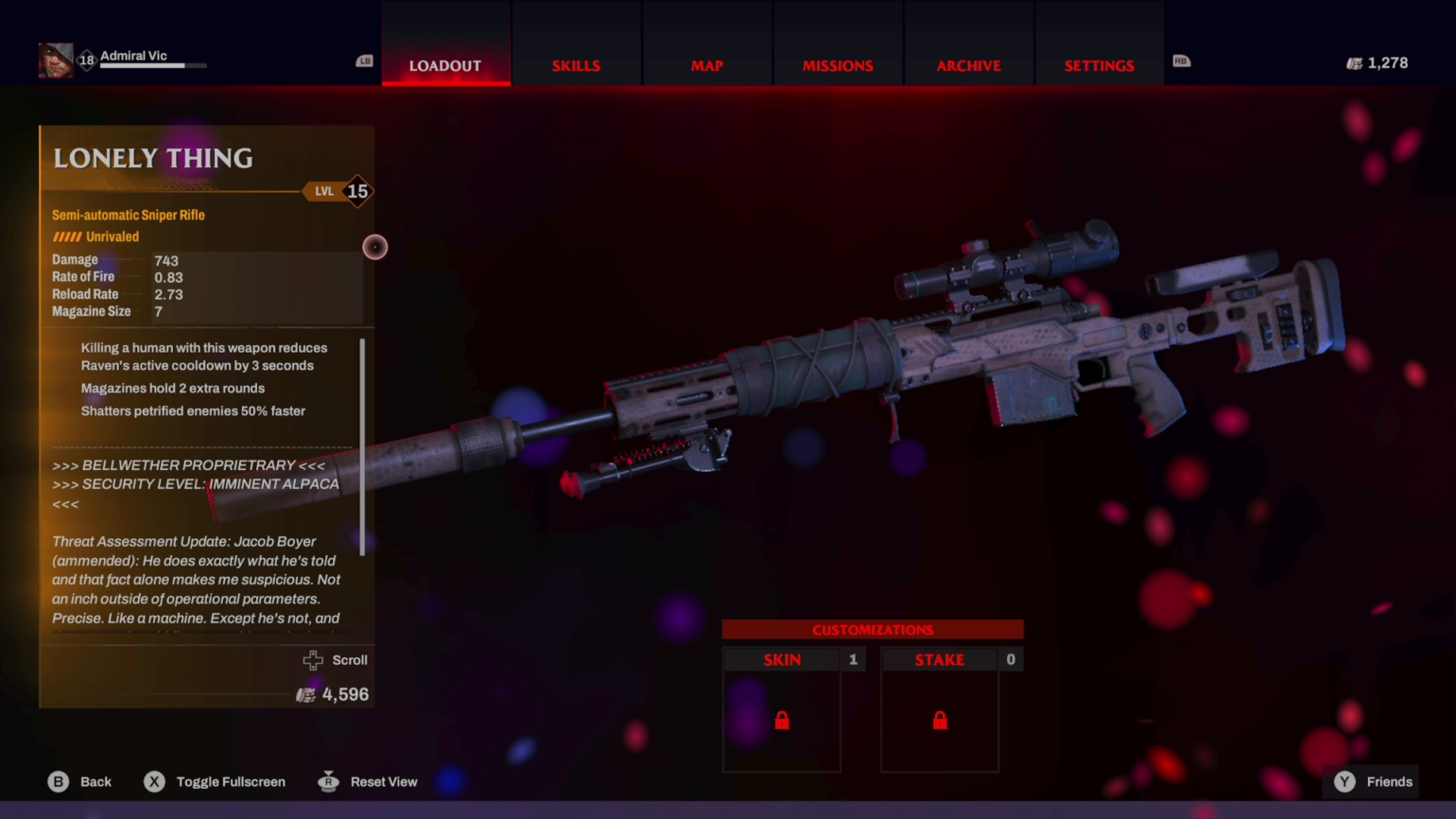Open the MAP tab
Screen dimensions: 1456x819
pyautogui.click(x=706, y=65)
